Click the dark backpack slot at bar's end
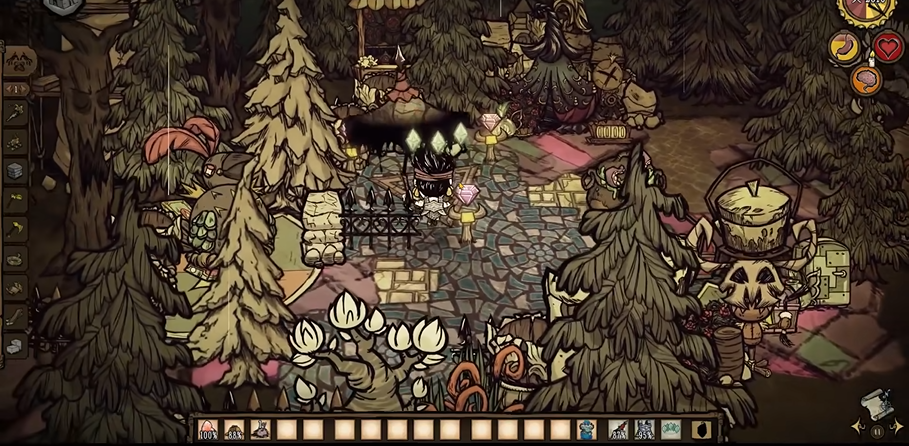 coord(700,430)
